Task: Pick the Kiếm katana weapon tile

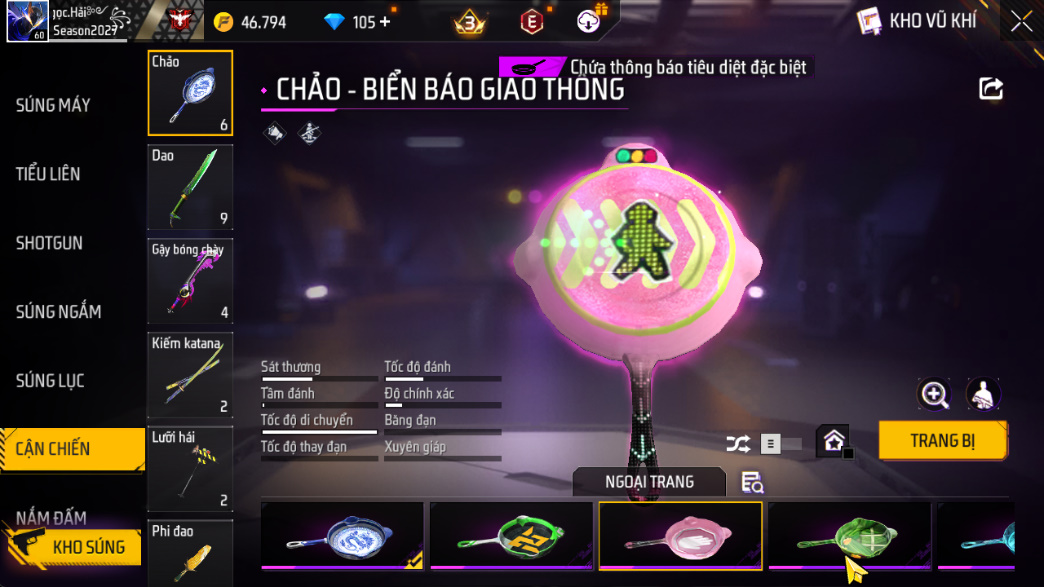Action: click(190, 375)
